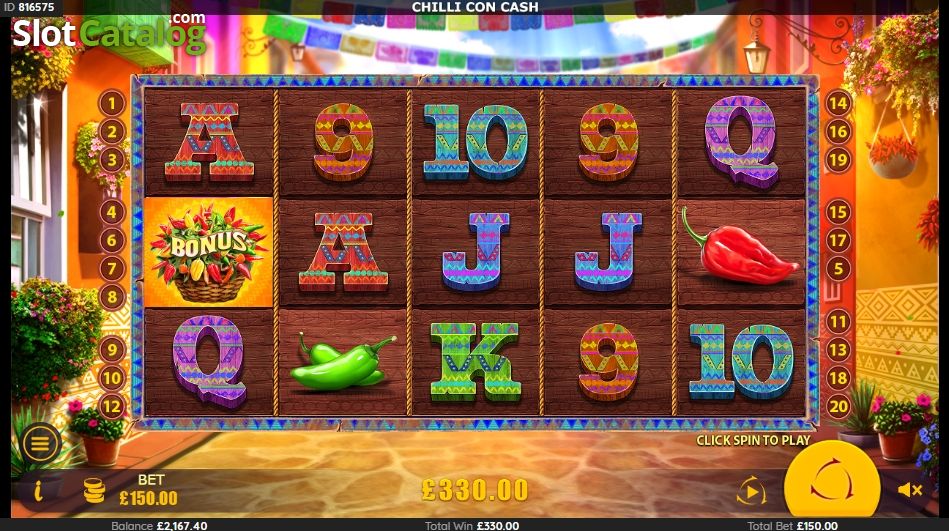Open the hamburger menu

(x=41, y=444)
